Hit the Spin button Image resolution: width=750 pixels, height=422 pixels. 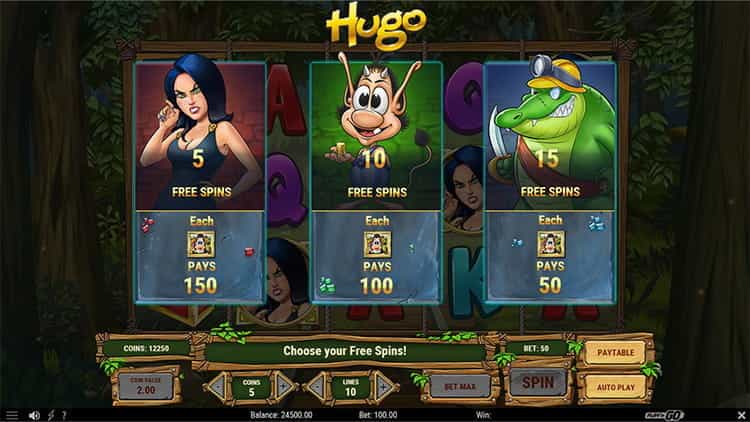(538, 382)
